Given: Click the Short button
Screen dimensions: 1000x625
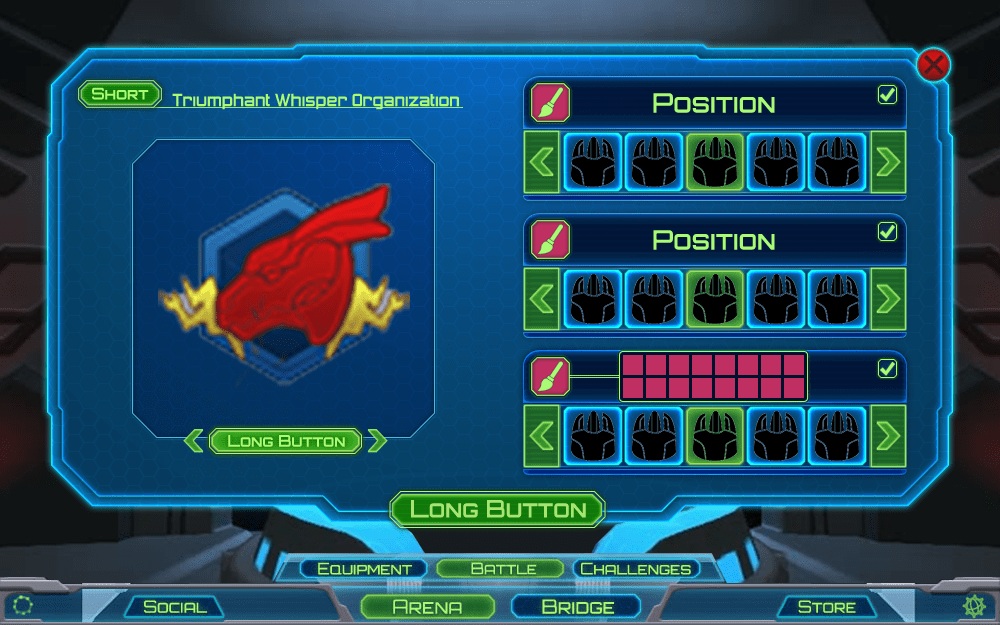Looking at the screenshot, I should pos(119,95).
